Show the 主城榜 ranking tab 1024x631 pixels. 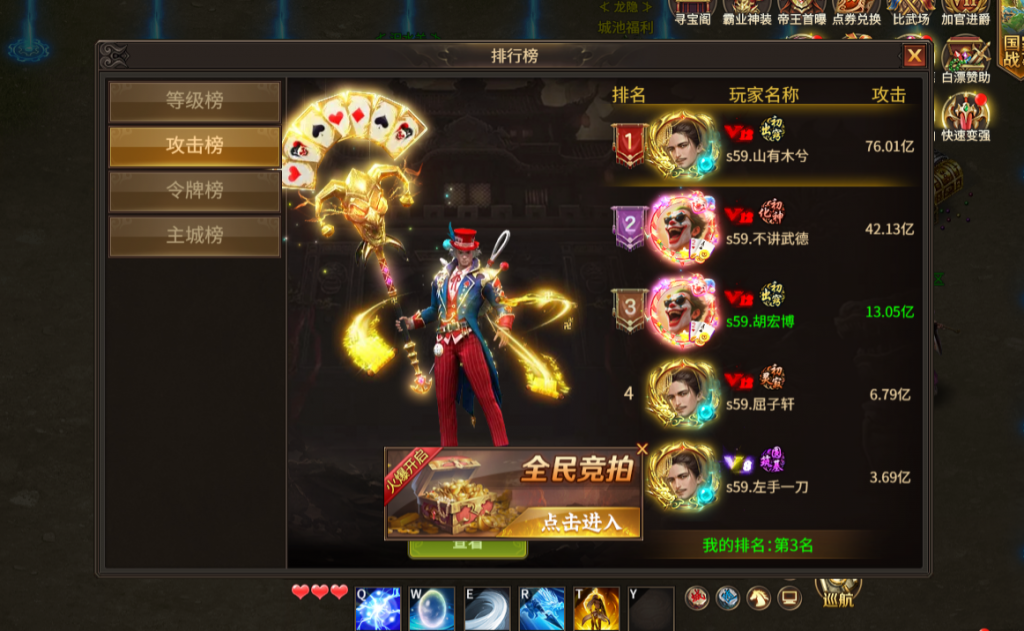click(x=194, y=236)
